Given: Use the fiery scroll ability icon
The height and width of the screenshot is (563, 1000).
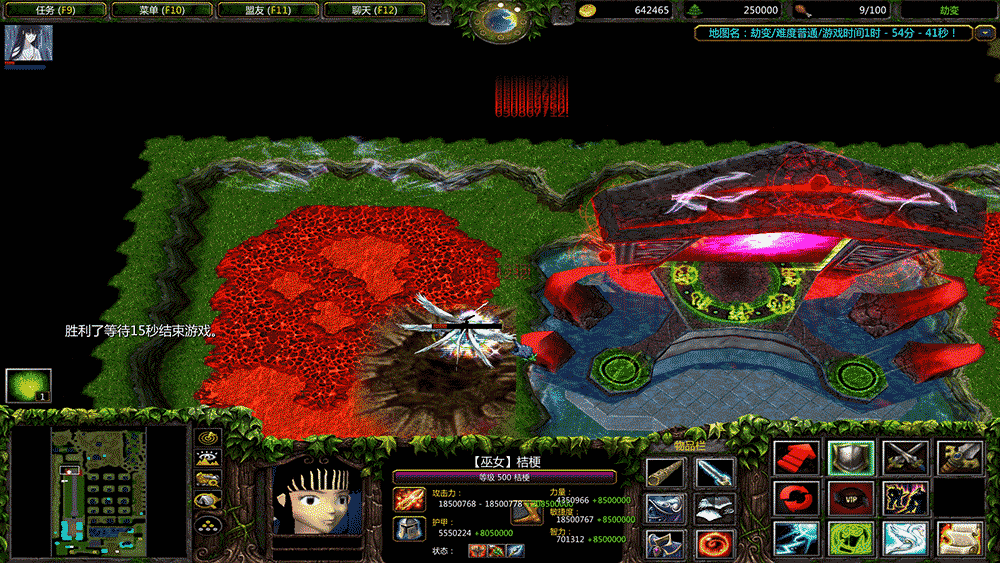Looking at the screenshot, I should tap(959, 538).
